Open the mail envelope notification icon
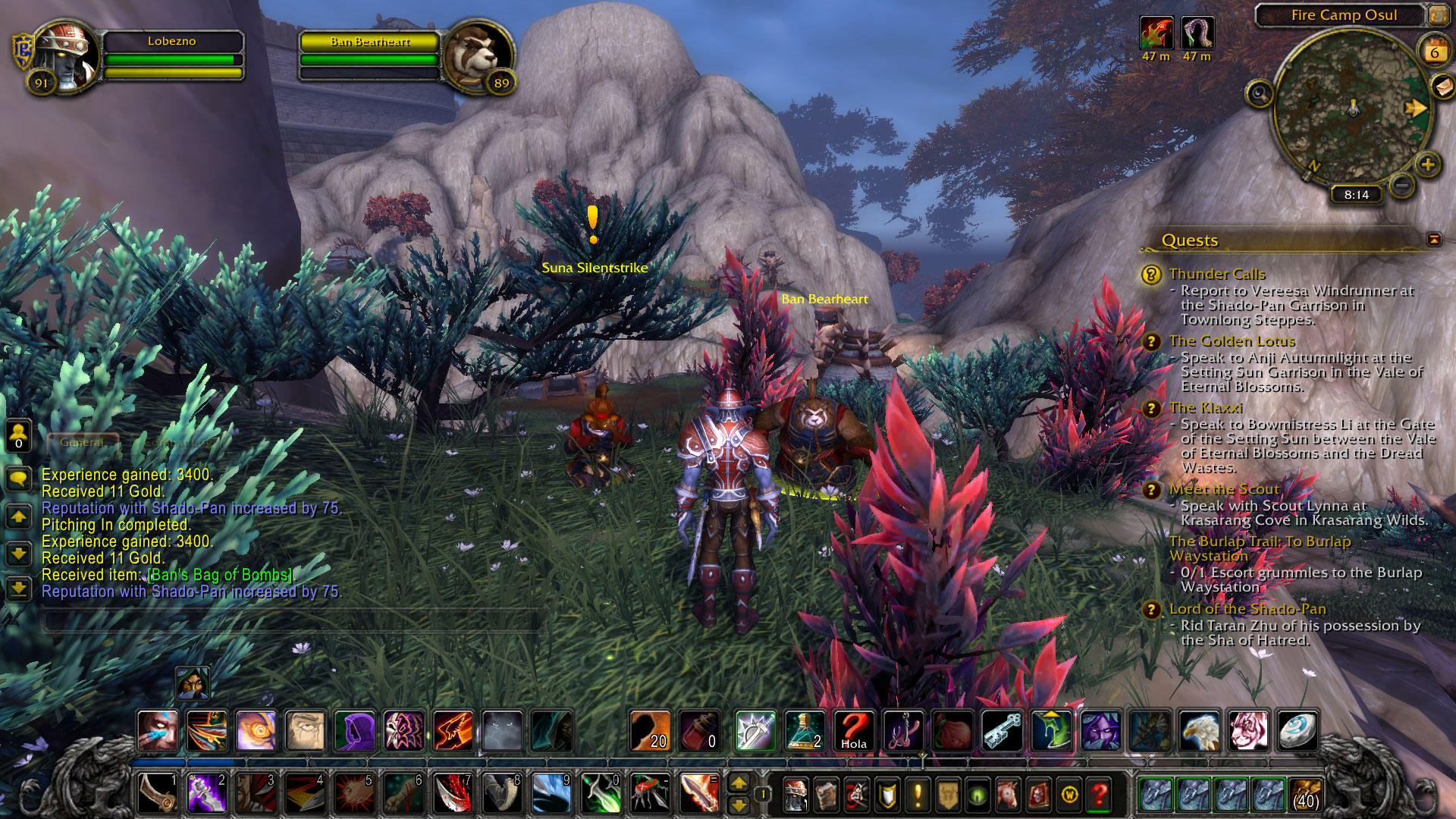This screenshot has width=1456, height=819. (x=1442, y=87)
